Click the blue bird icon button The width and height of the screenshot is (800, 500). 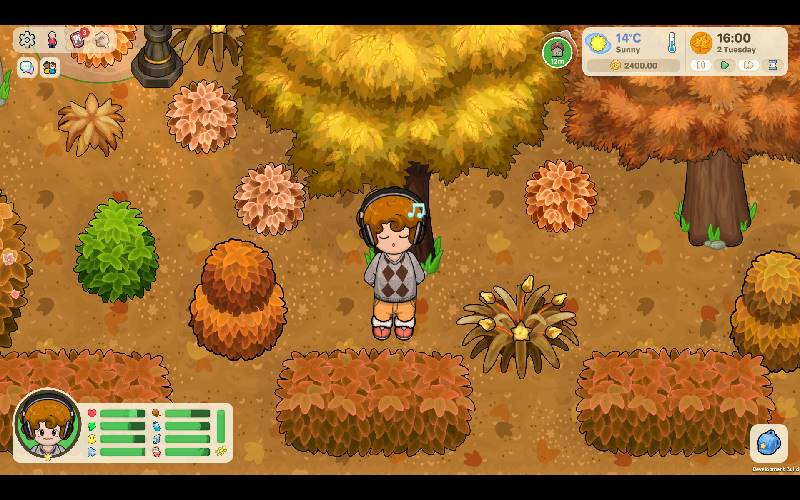pyautogui.click(x=768, y=443)
